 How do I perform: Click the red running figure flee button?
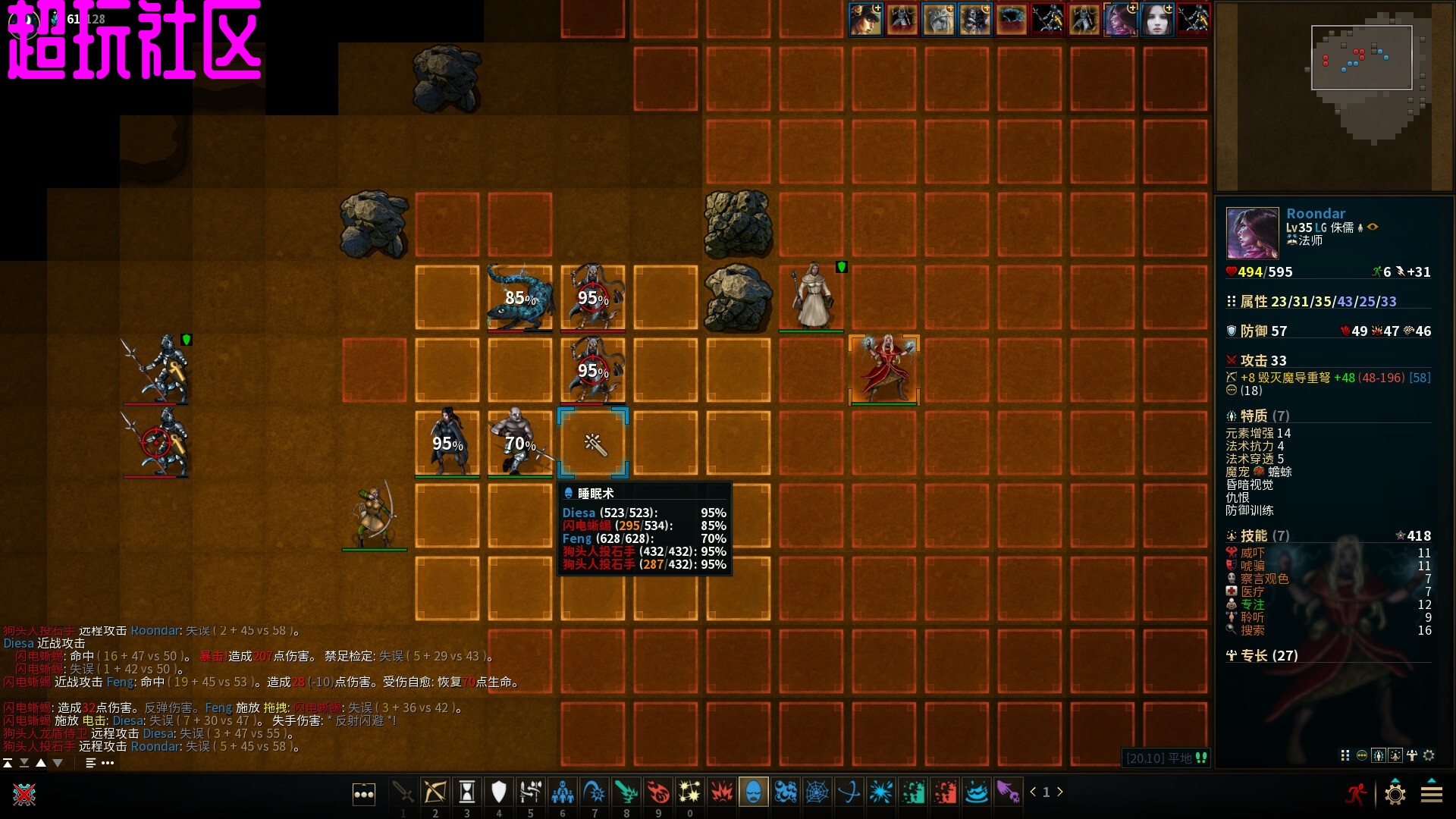click(x=1356, y=794)
